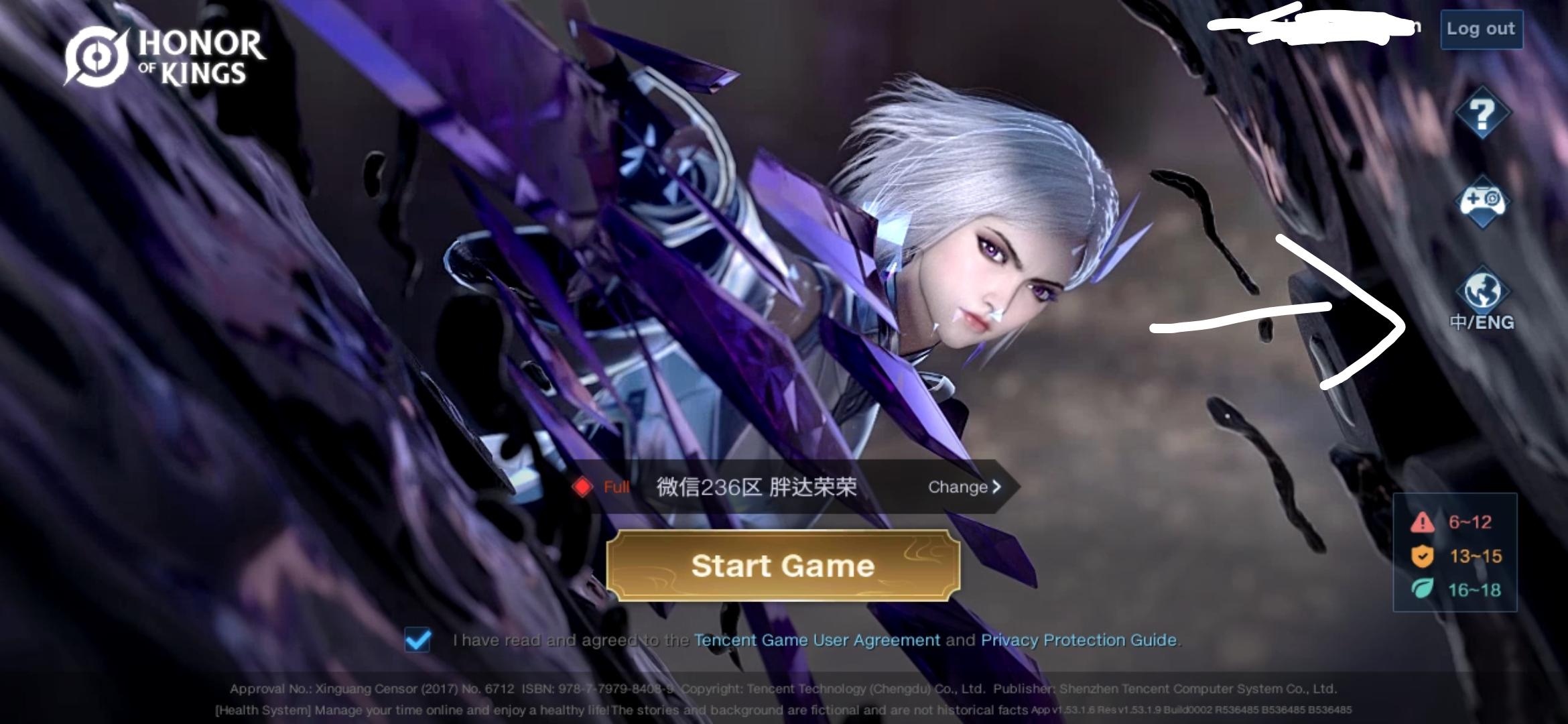Click the server name 微信236区 胖达荣荣

756,487
